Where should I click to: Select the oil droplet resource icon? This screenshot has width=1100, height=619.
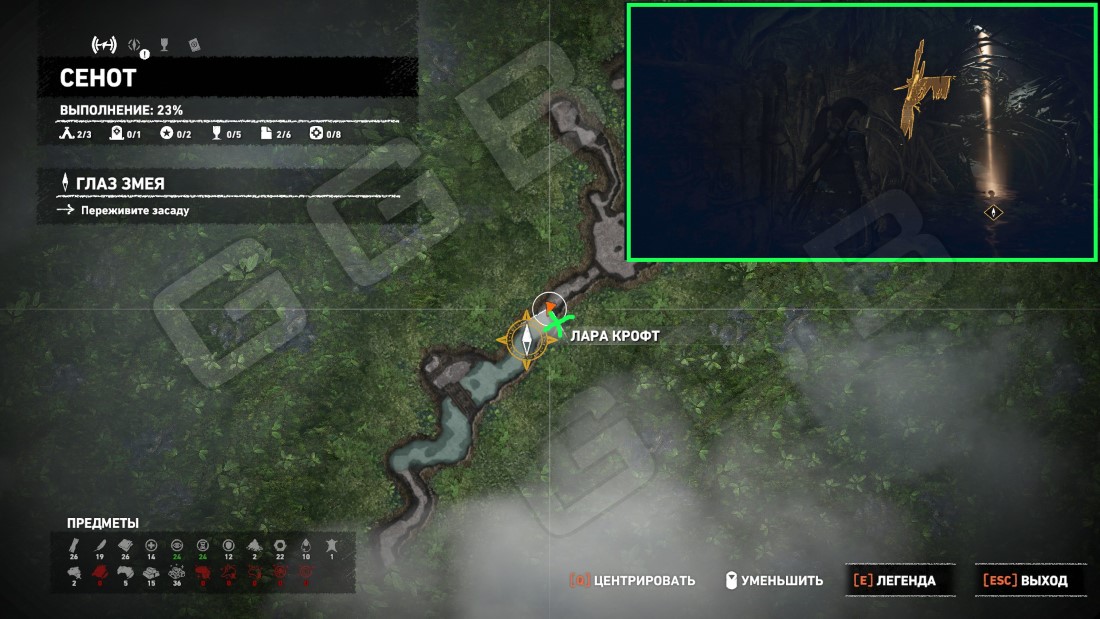(306, 545)
